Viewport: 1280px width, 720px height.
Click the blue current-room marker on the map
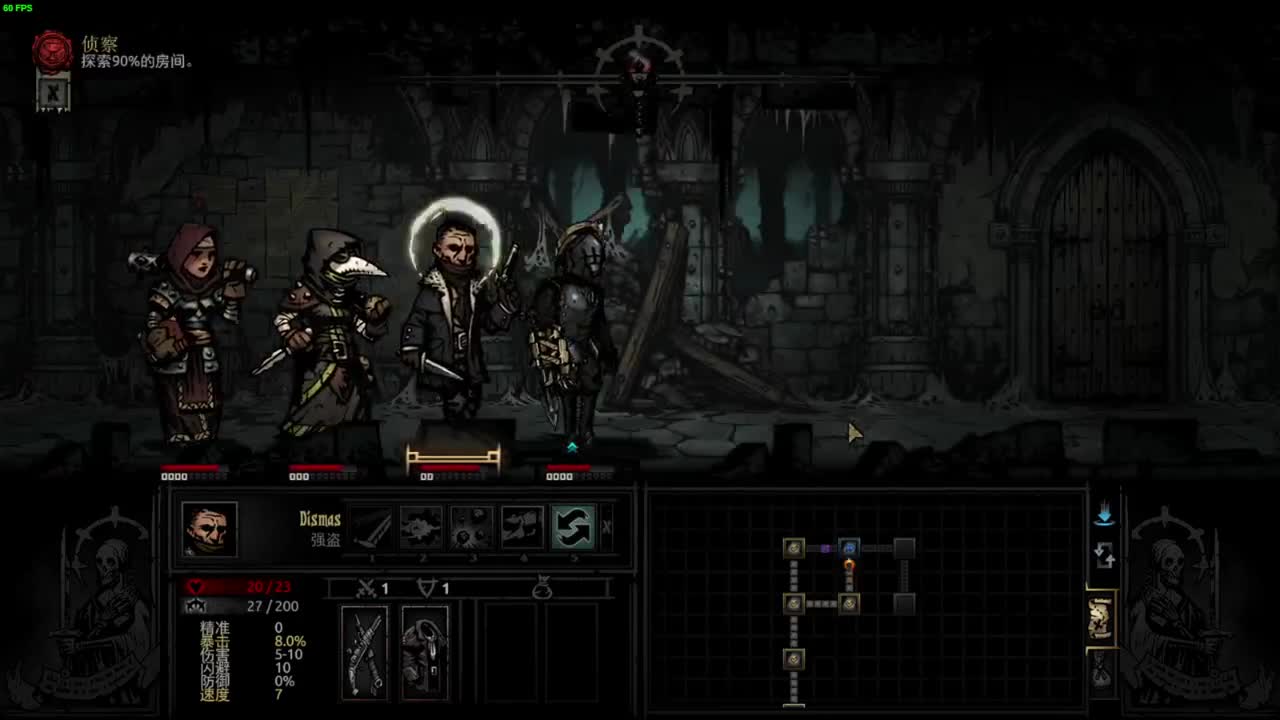849,548
